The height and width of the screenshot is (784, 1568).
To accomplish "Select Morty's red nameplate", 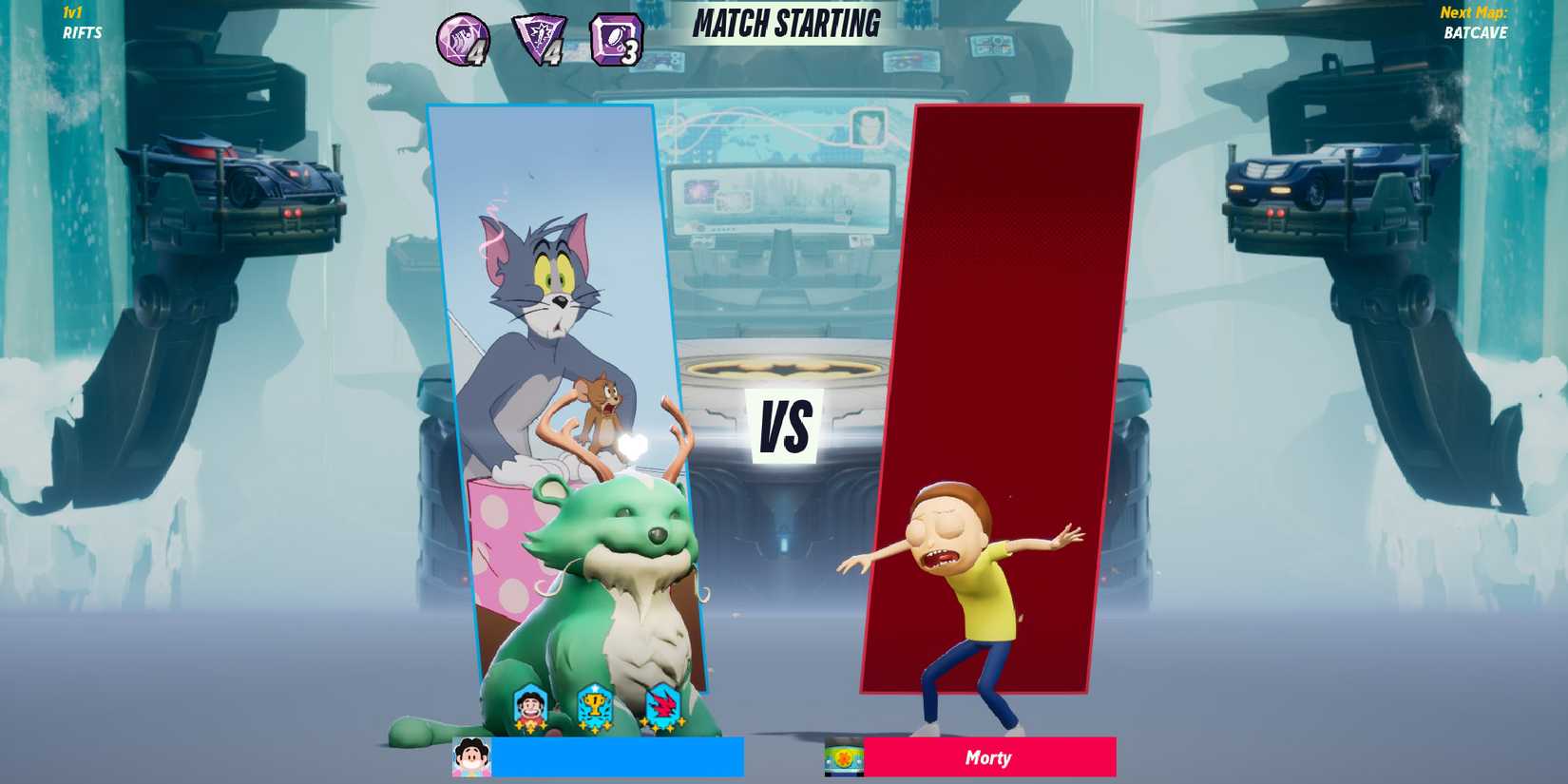I will [x=988, y=757].
